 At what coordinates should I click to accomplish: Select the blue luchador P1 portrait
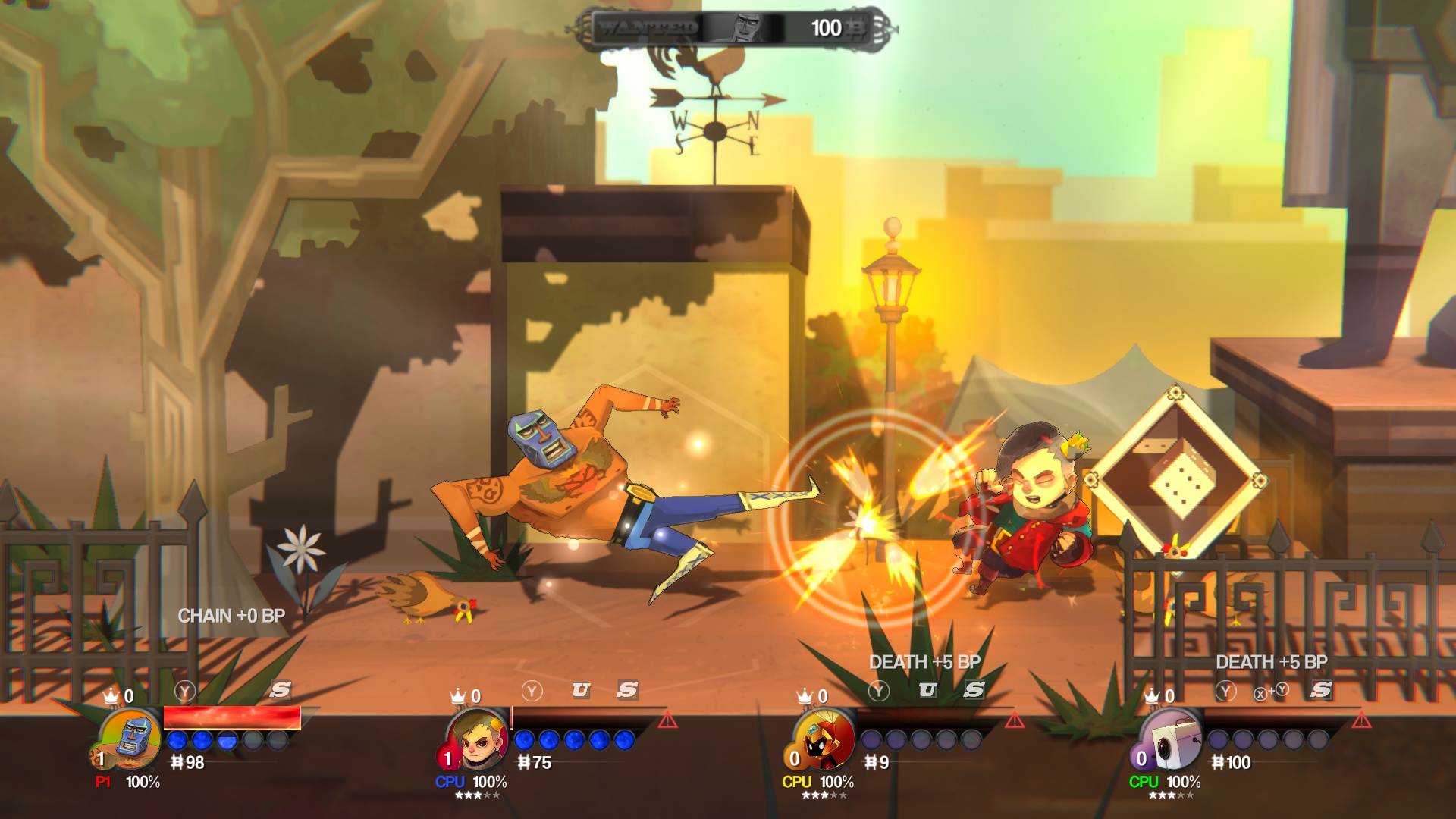click(x=131, y=738)
